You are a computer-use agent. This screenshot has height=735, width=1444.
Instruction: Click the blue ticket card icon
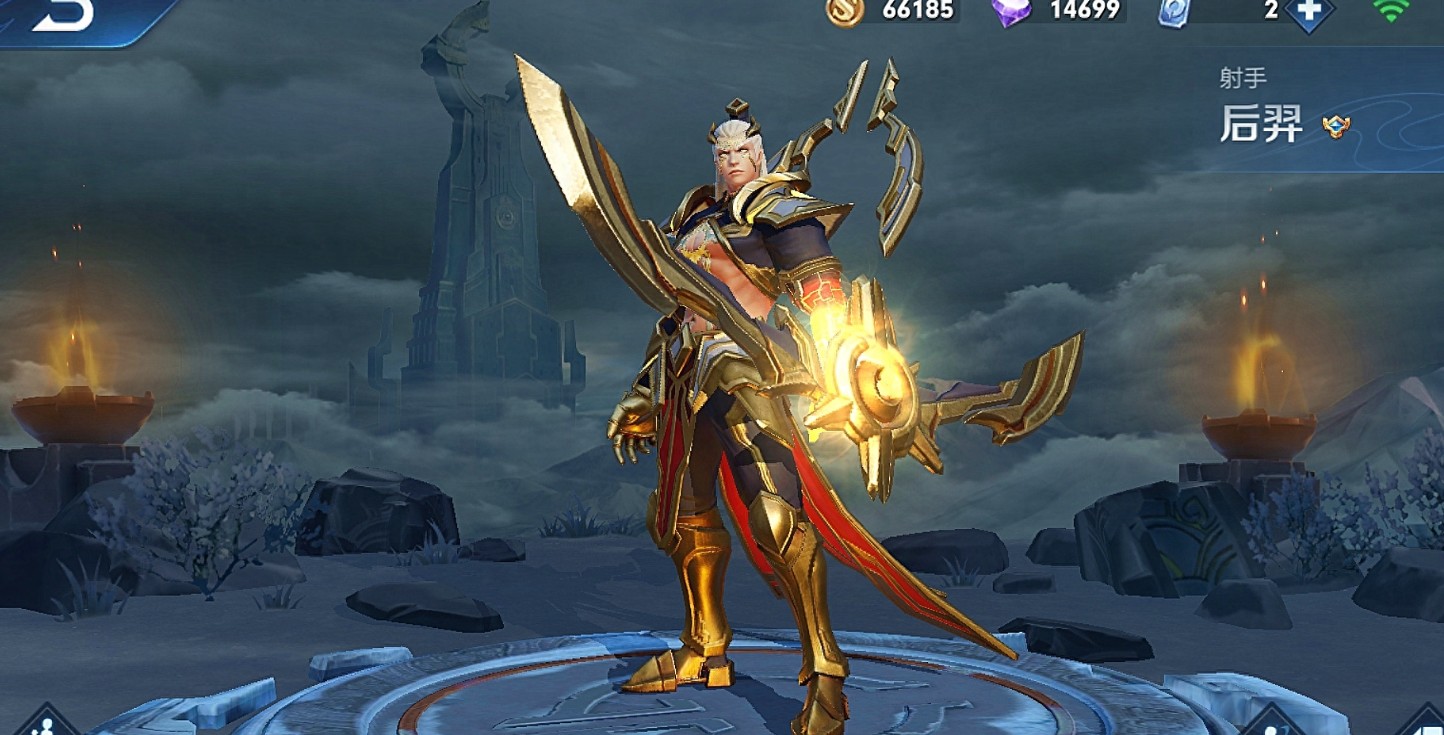tap(1174, 12)
